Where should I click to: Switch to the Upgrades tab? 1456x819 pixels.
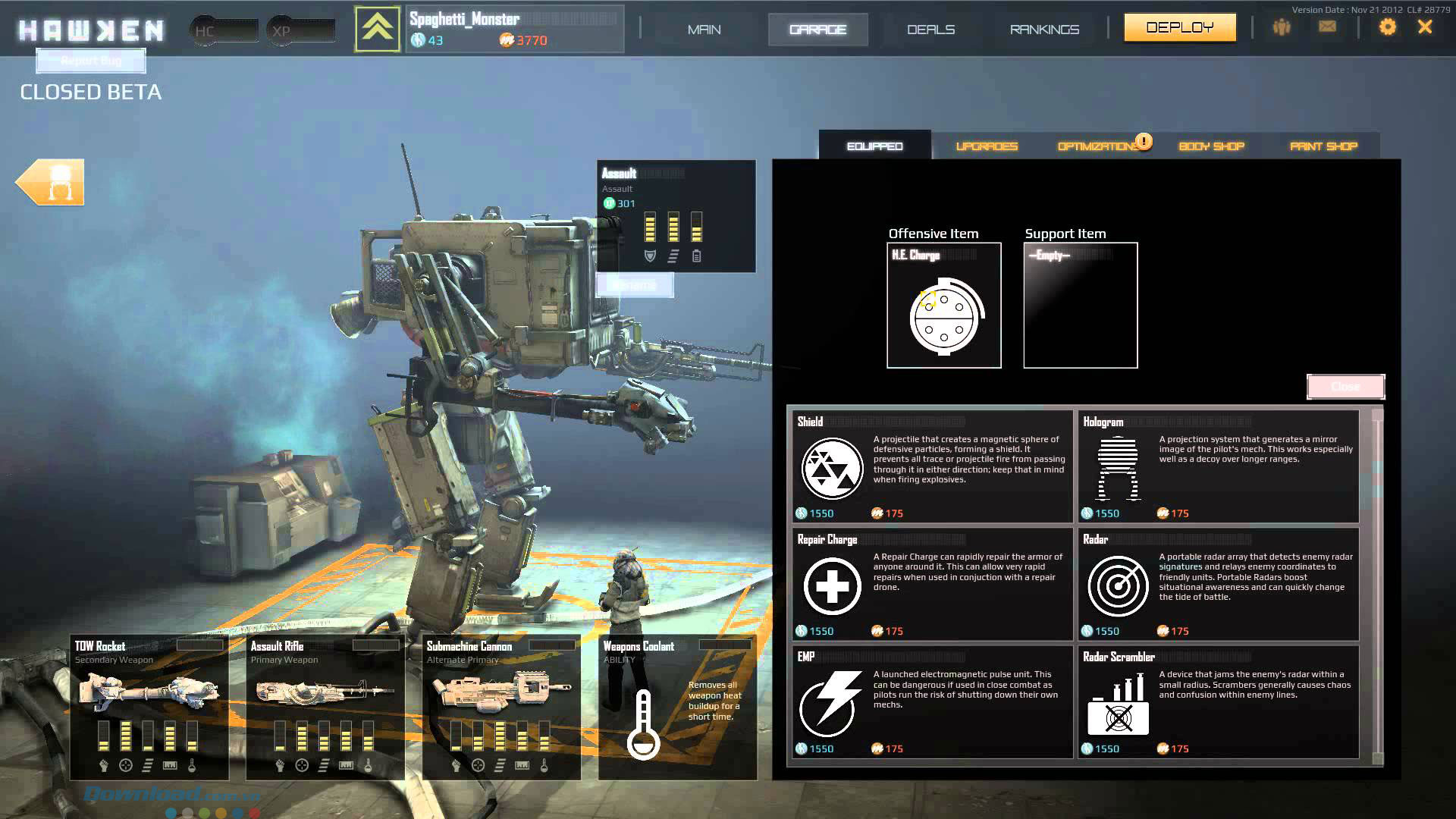point(987,146)
